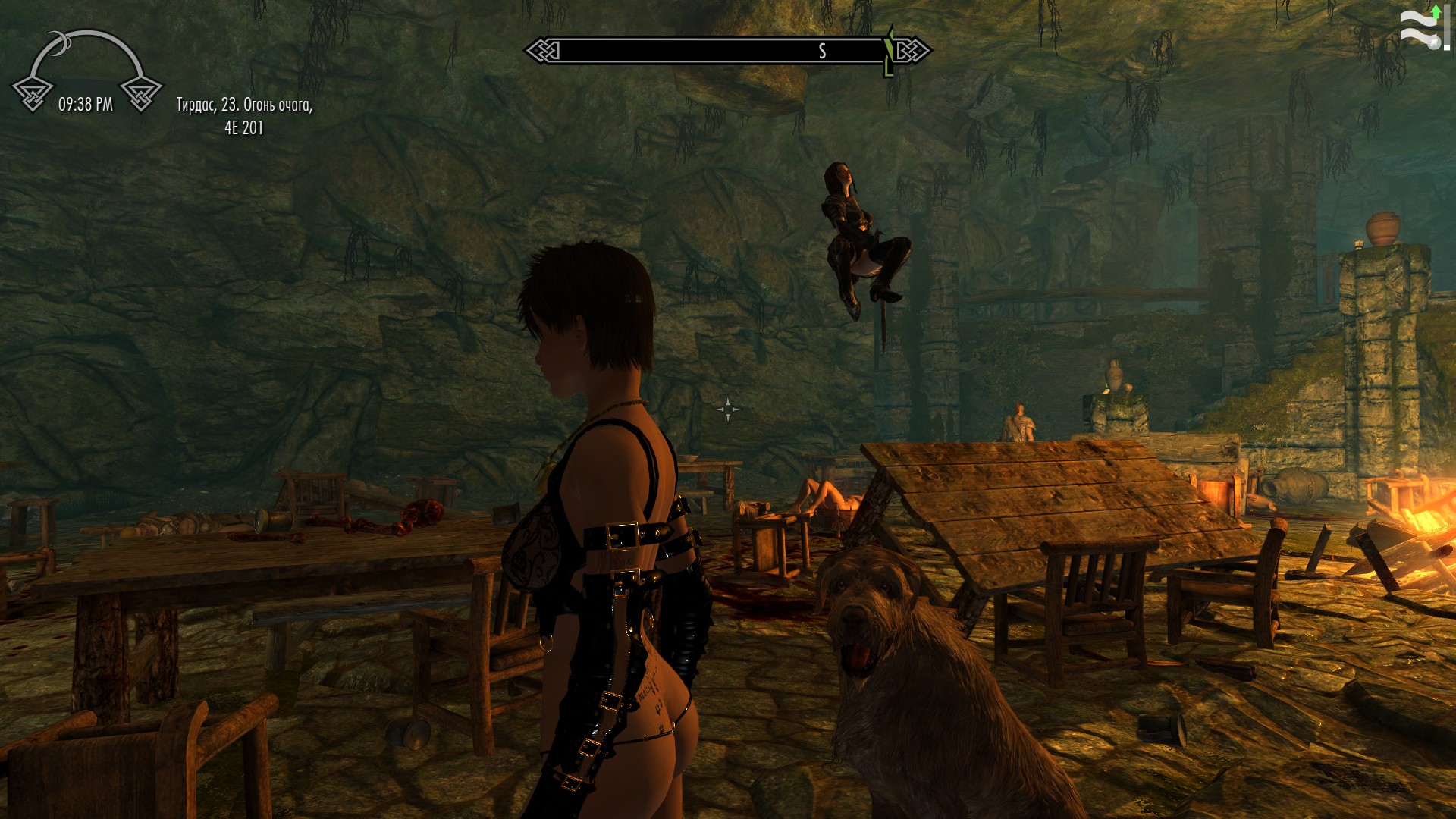Viewport: 1456px width, 819px height.
Task: Select the green quest marker on the compass
Action: tap(889, 52)
